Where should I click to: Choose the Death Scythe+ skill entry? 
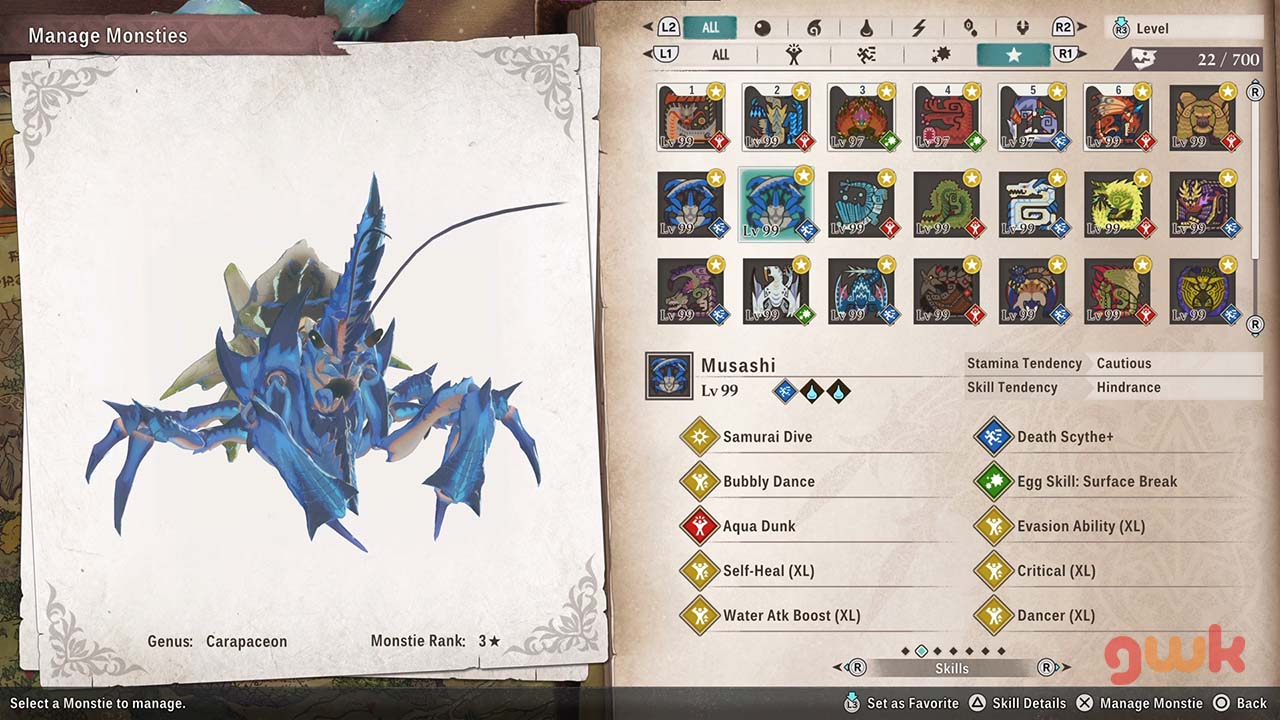(1064, 437)
